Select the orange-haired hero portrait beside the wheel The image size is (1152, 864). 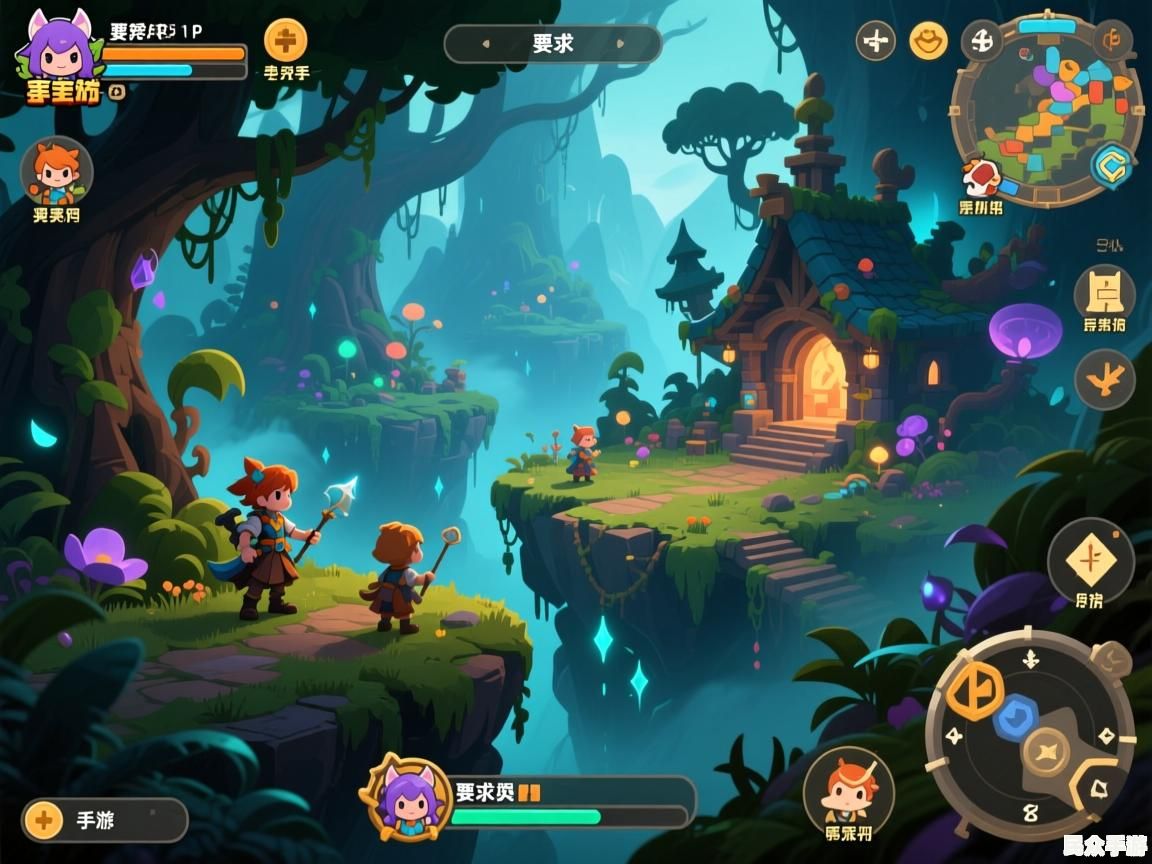(x=849, y=792)
